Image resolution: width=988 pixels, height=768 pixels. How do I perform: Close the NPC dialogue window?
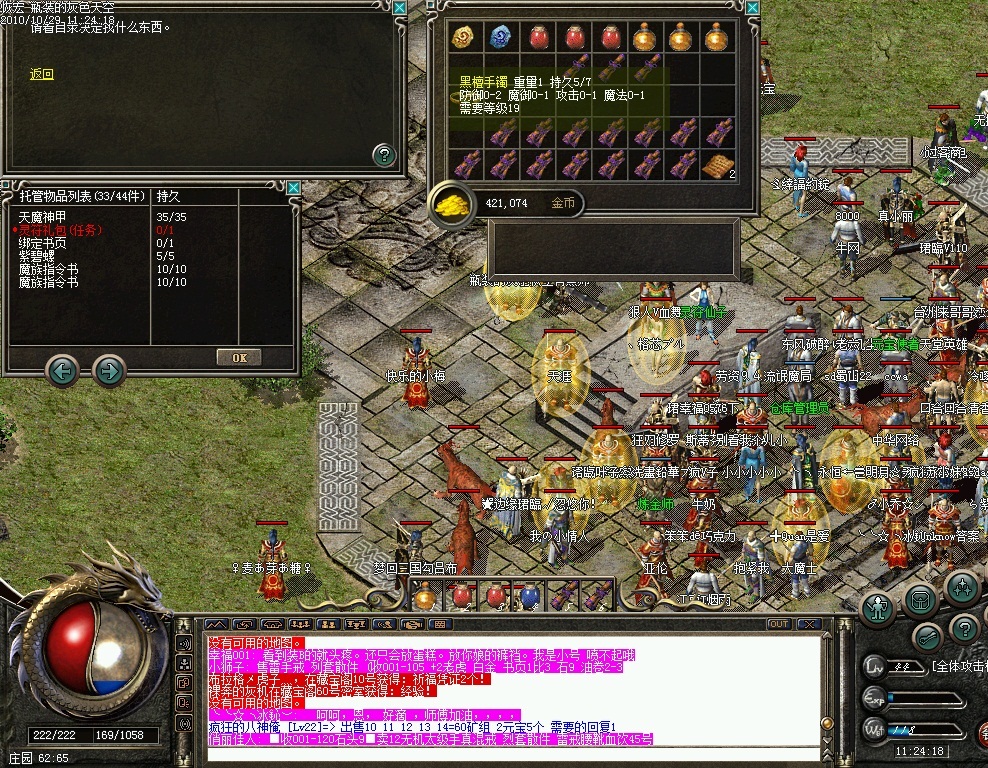pos(400,8)
